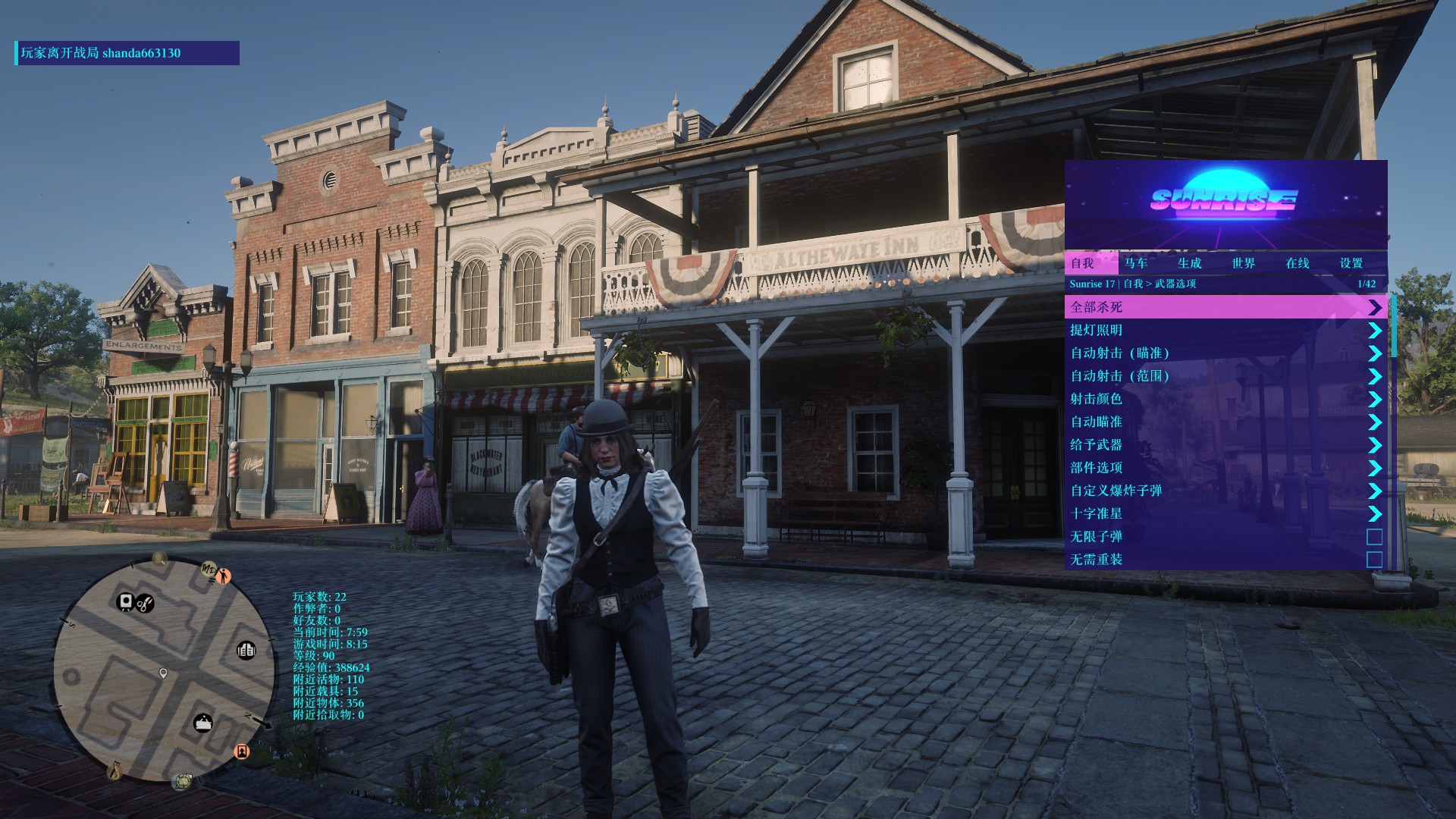Click the circular minimap
Screen dimensions: 1456x819
[165, 670]
